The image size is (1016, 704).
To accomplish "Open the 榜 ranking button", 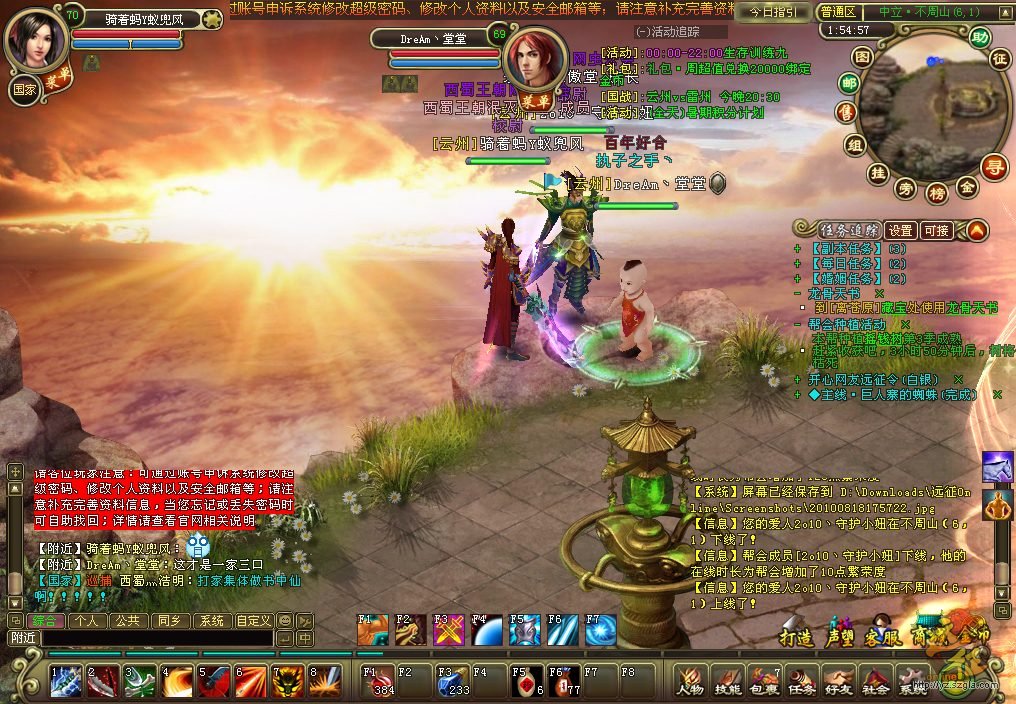I will tap(937, 192).
